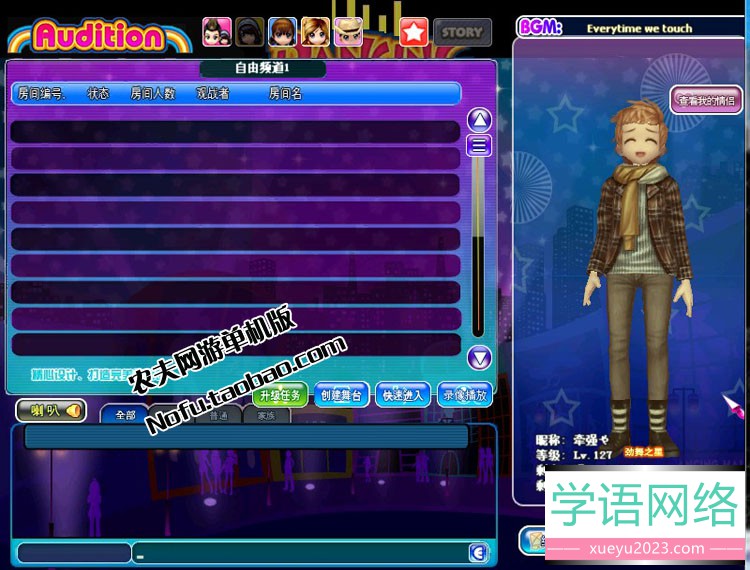This screenshot has width=750, height=570.
Task: Click the chat send button with E icon
Action: point(479,554)
